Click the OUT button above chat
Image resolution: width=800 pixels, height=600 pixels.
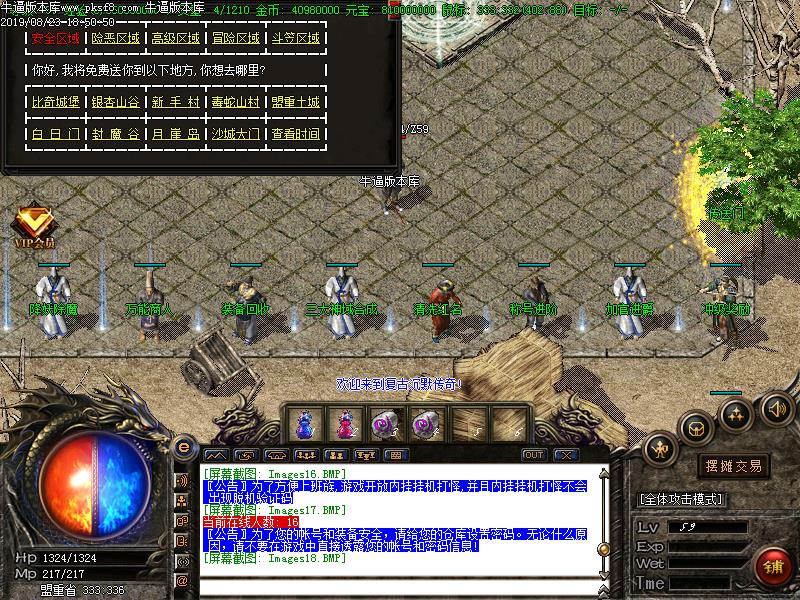[x=534, y=455]
